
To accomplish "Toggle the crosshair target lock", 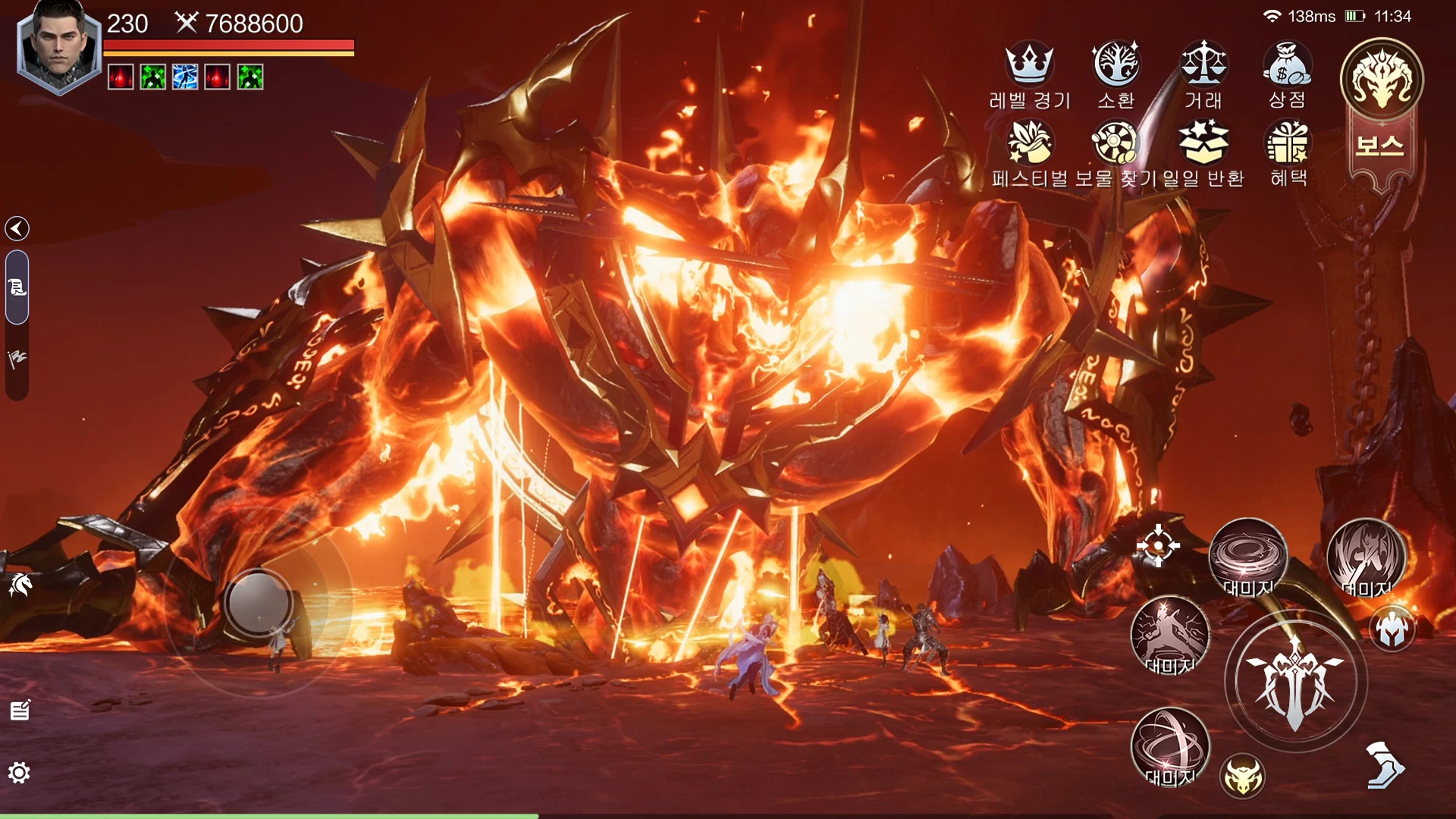I will [1157, 545].
